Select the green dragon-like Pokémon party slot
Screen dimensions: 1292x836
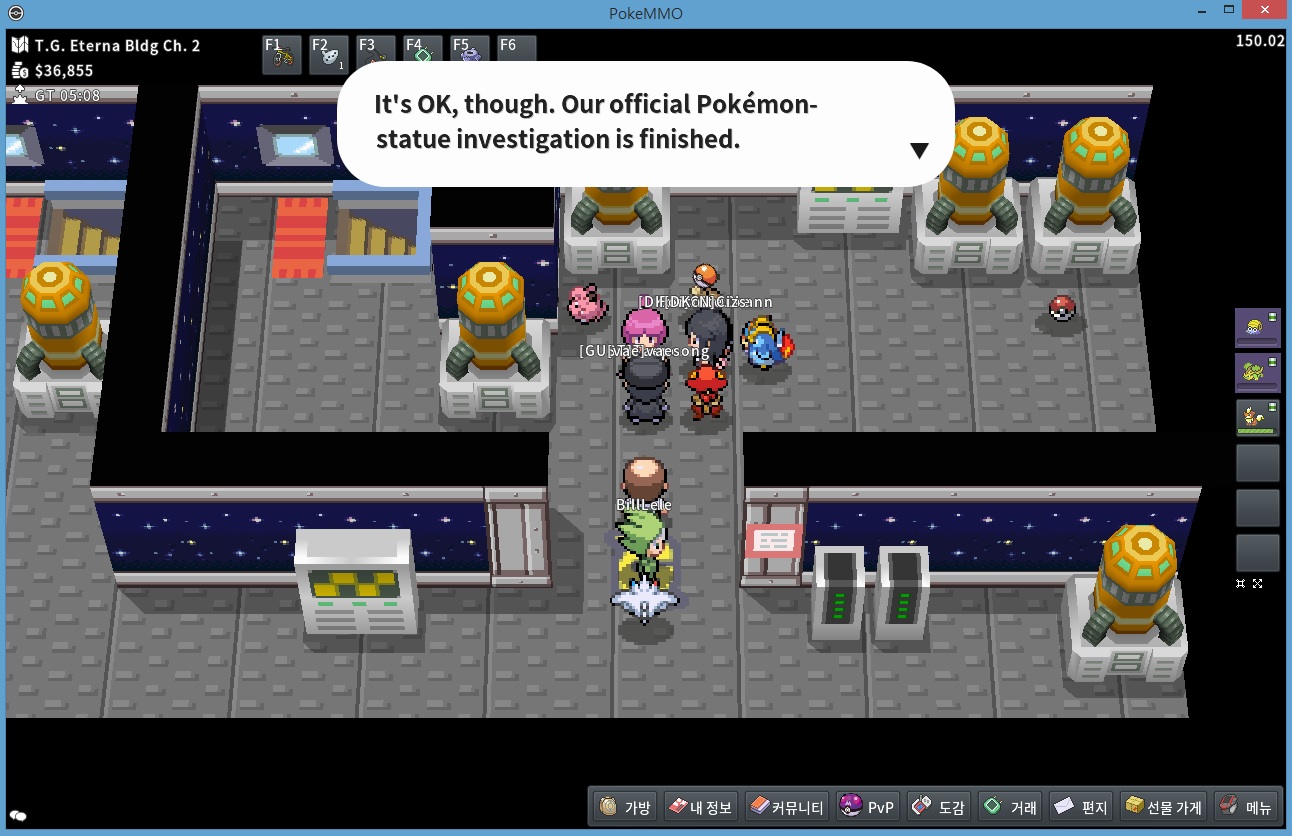tap(1257, 372)
